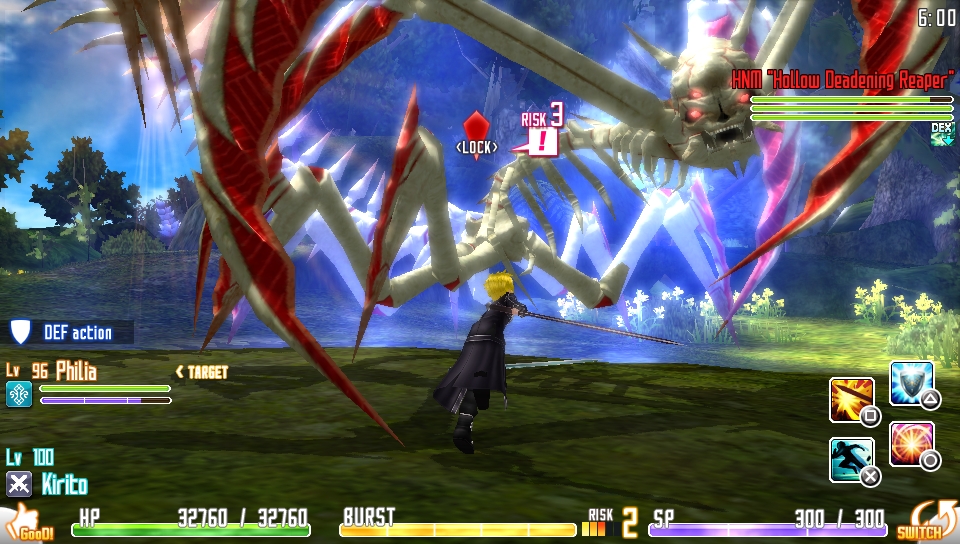Click the boss DEX buff icon
960x544 pixels.
coord(942,134)
